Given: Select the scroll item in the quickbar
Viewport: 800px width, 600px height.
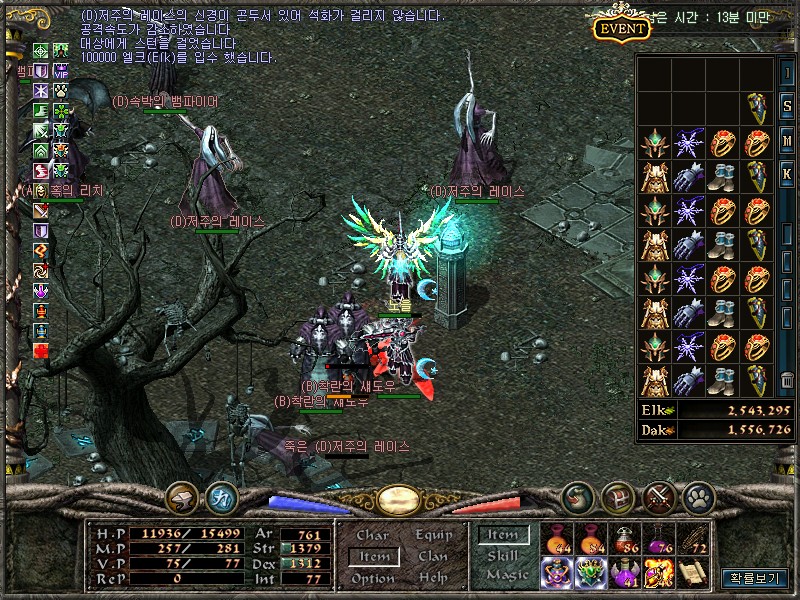Looking at the screenshot, I should click(x=692, y=572).
